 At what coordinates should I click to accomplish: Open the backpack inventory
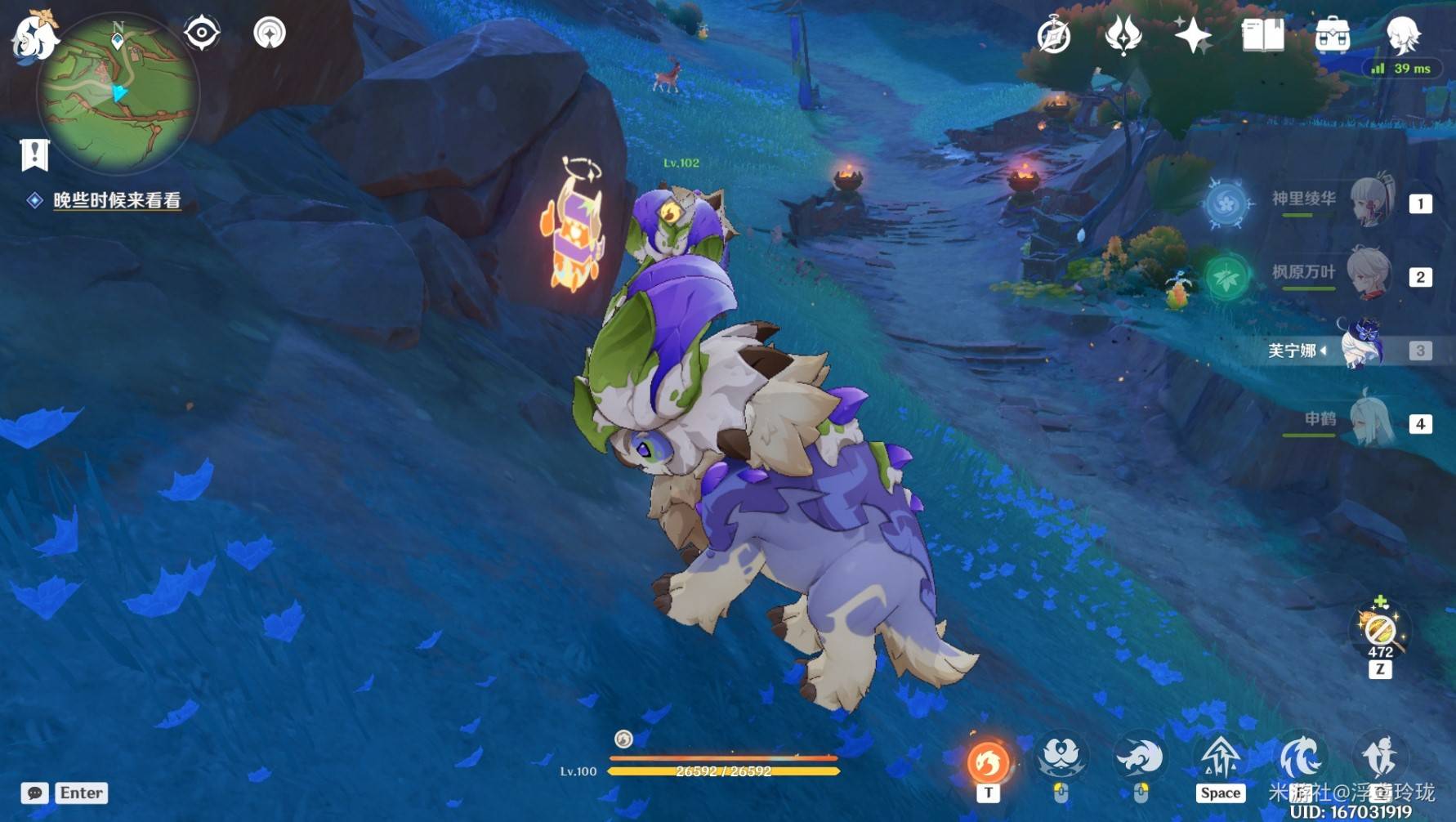click(1333, 36)
